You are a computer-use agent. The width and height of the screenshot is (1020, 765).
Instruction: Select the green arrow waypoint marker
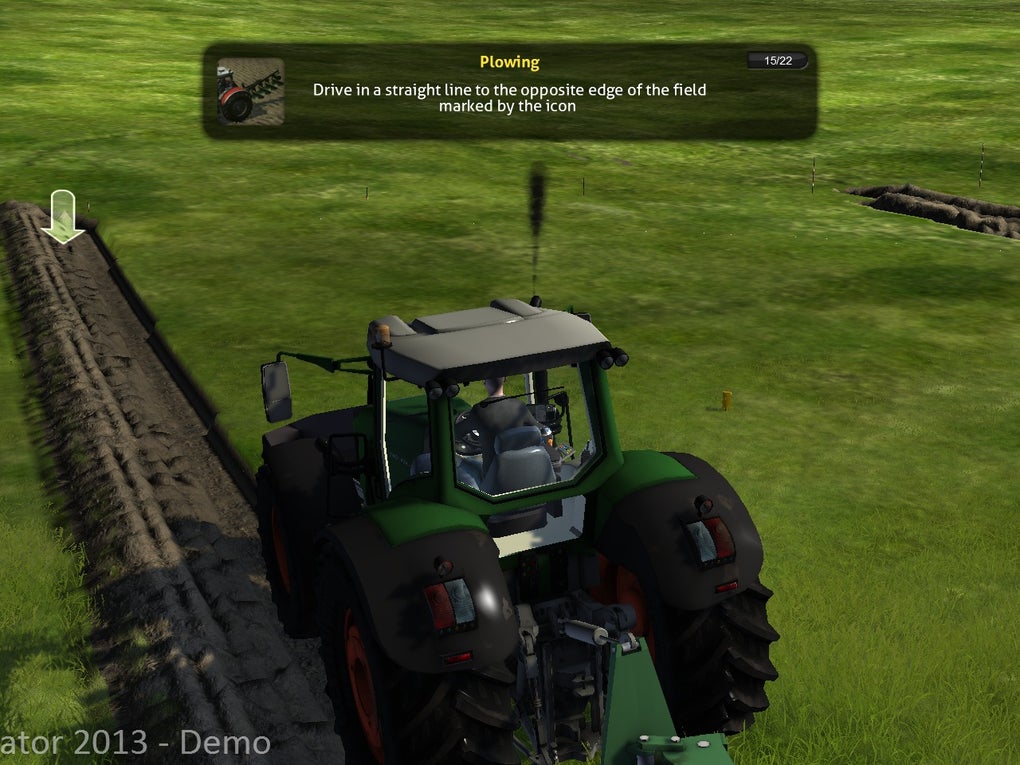click(x=62, y=217)
